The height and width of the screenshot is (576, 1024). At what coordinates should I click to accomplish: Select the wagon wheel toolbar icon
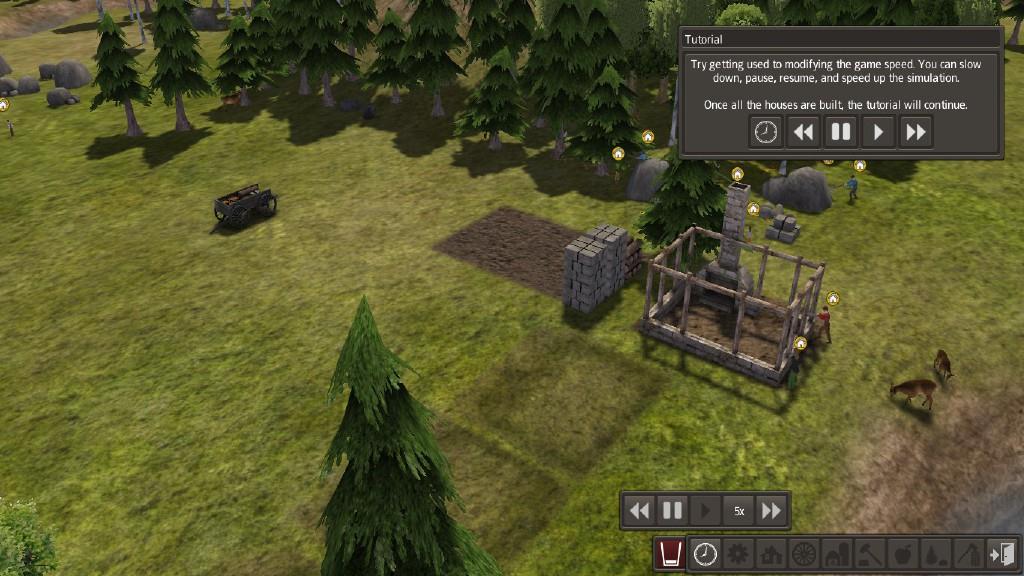(803, 553)
